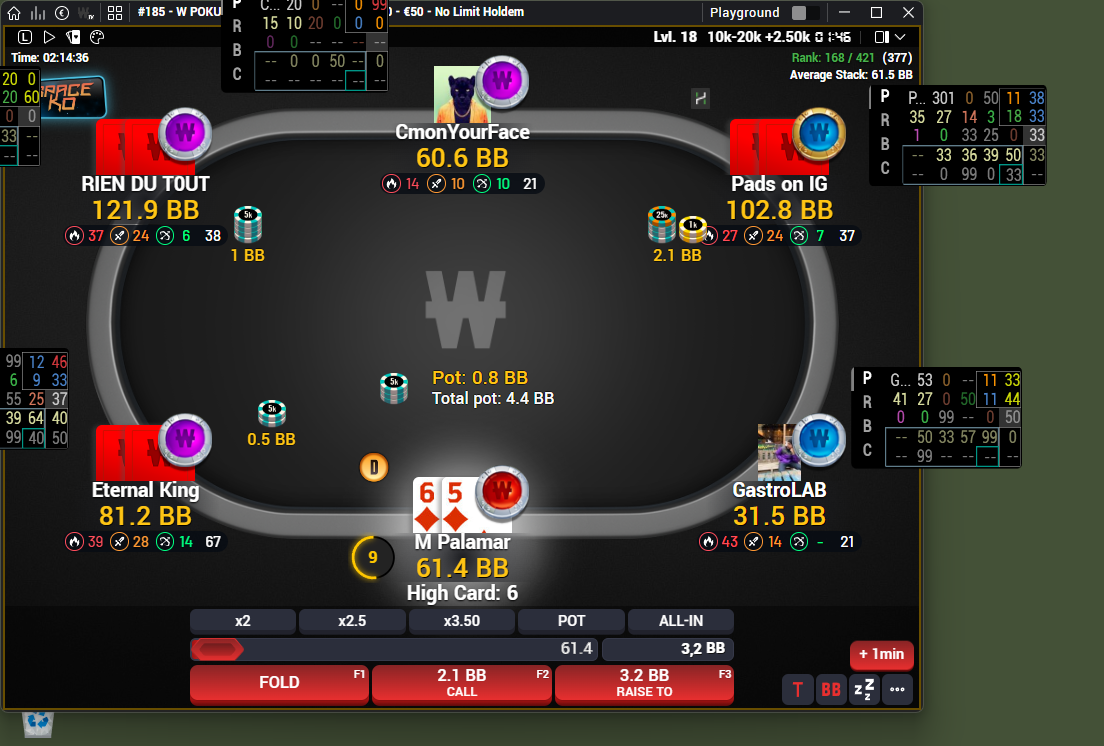
Task: Go ALL-IN with the preset button
Action: click(x=680, y=621)
